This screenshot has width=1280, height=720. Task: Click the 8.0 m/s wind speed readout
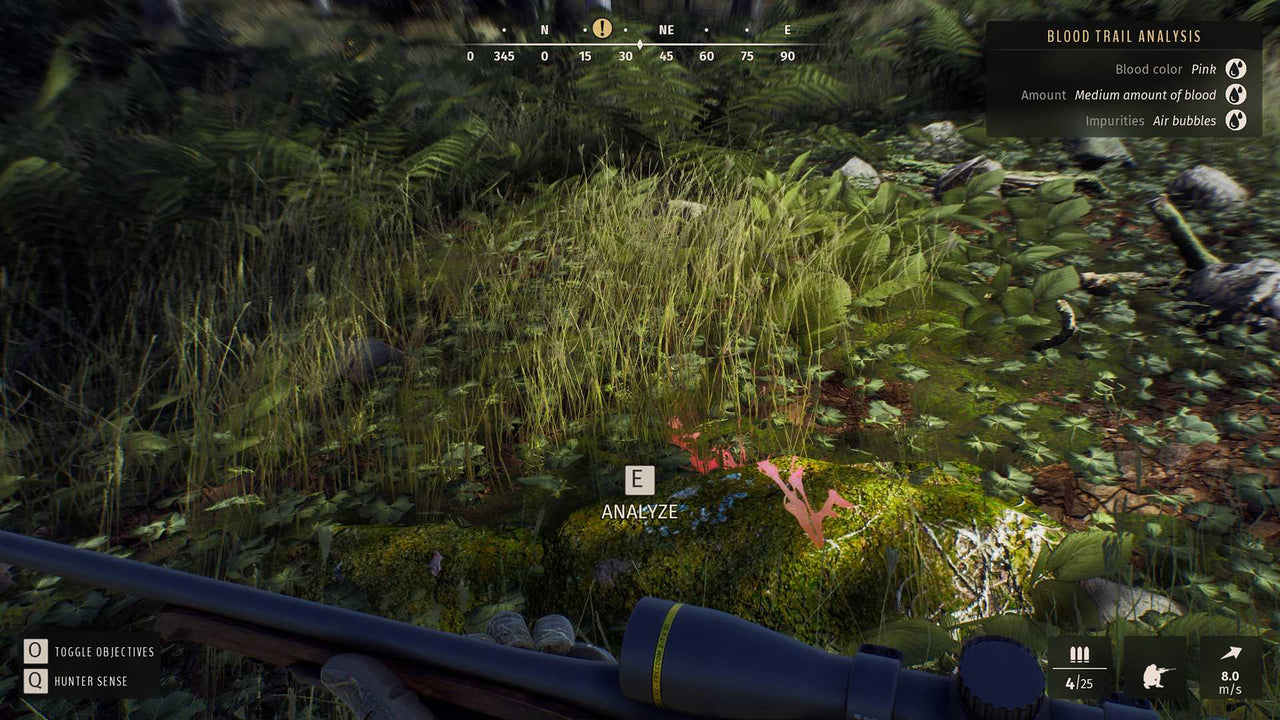point(1232,683)
